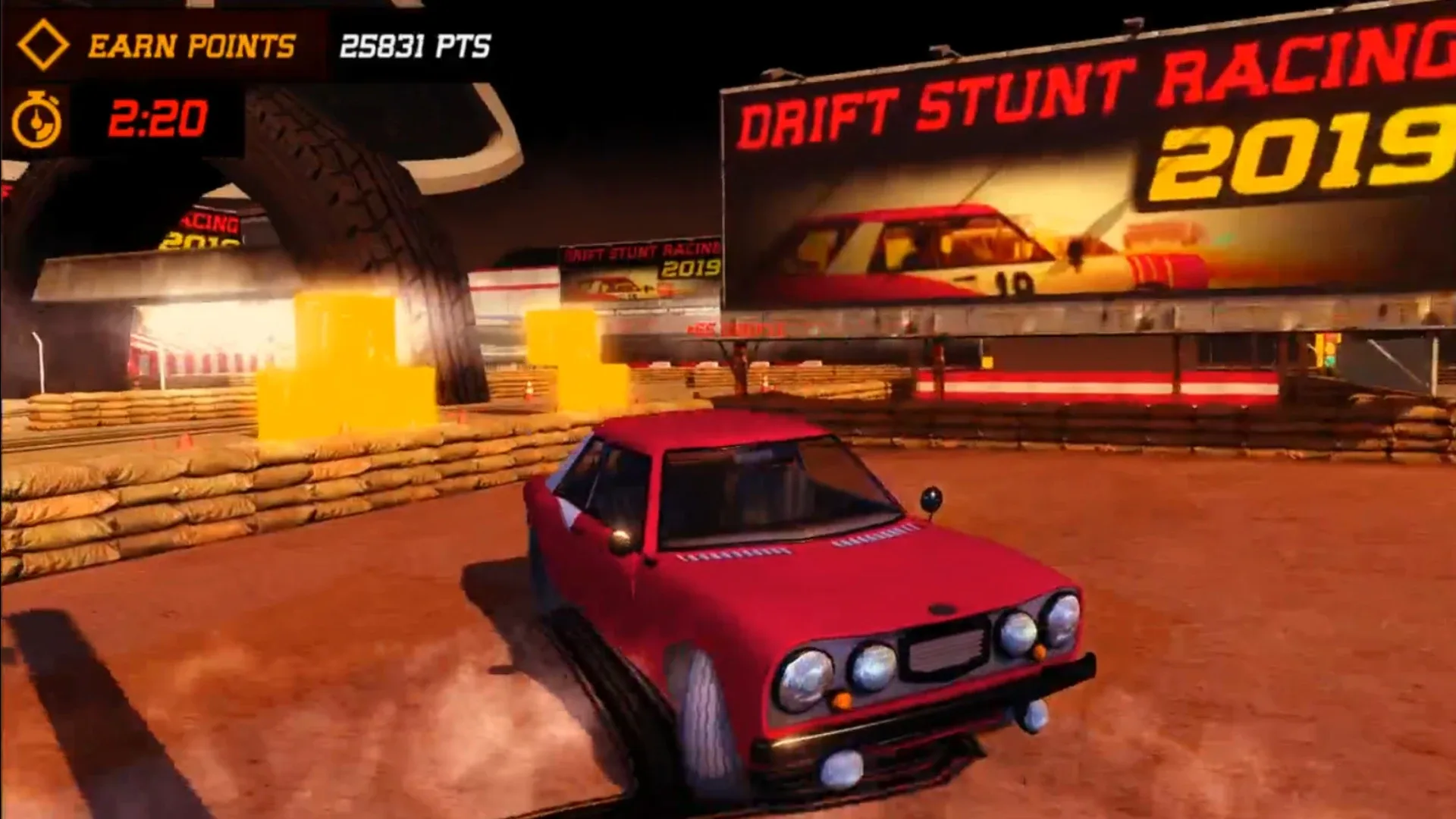Select the EARN POINTS label
This screenshot has width=1456, height=819.
tap(192, 45)
